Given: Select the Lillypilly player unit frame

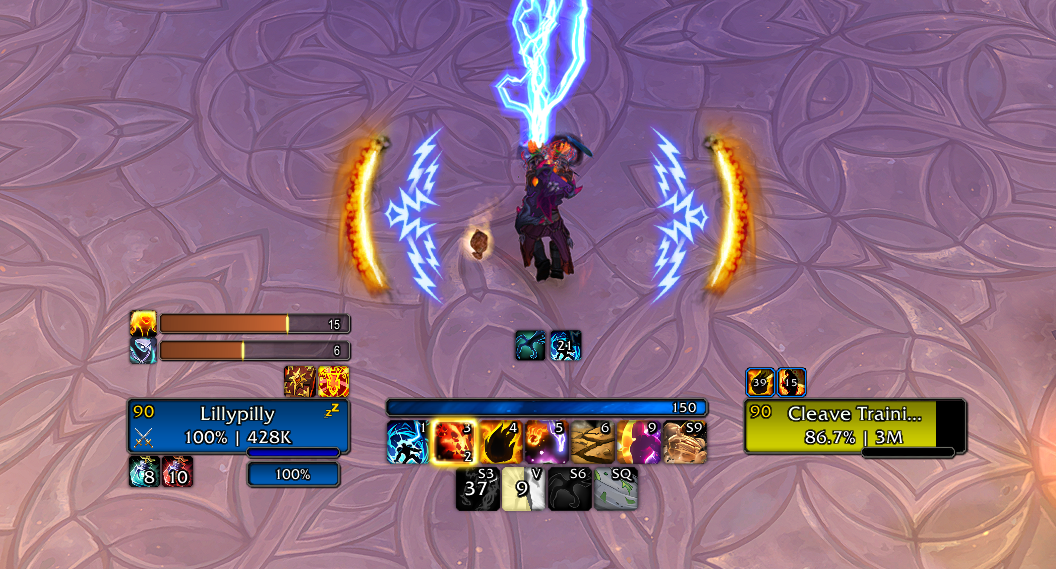Looking at the screenshot, I should click(238, 426).
